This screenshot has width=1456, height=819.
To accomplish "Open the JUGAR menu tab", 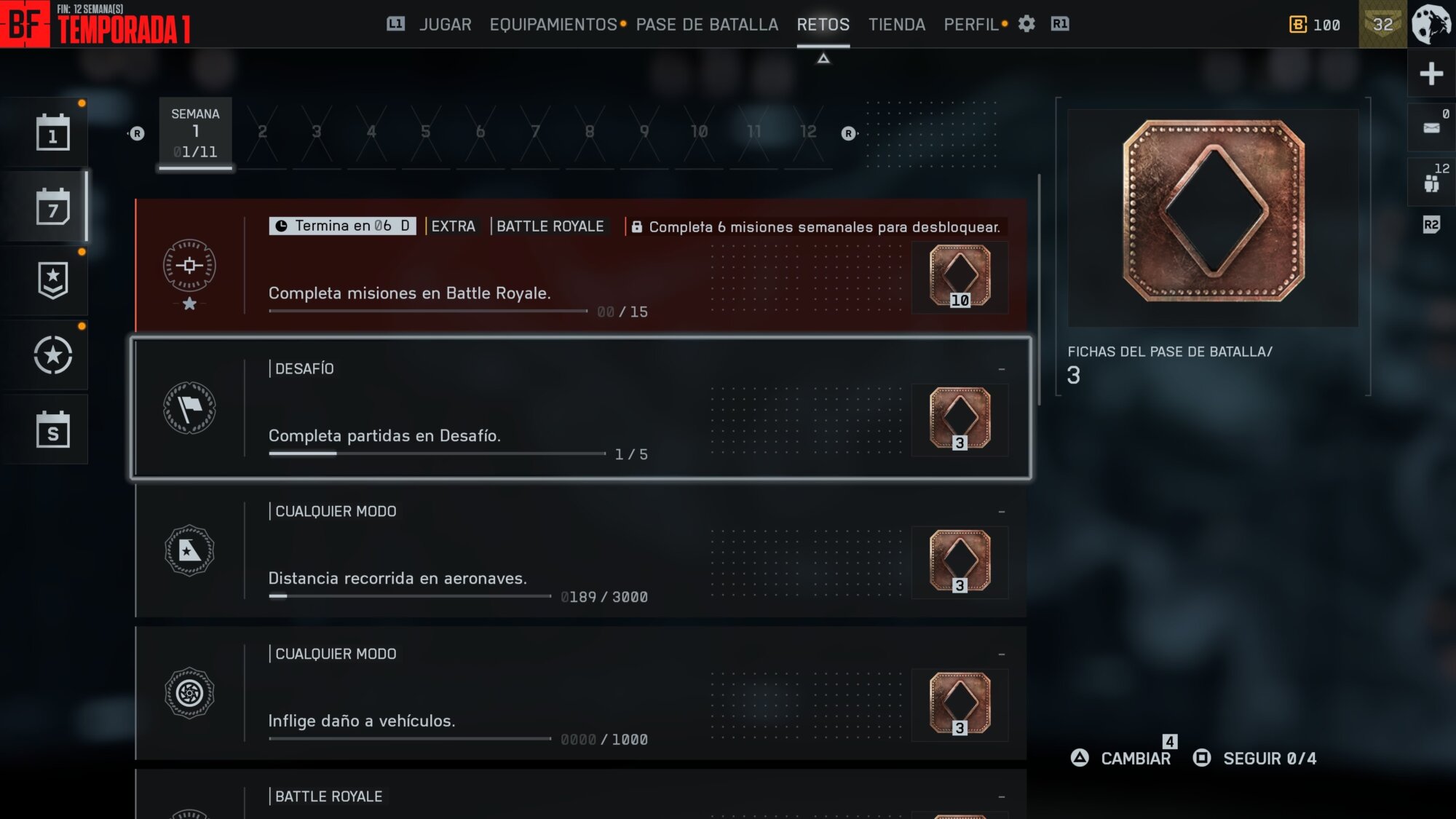I will pyautogui.click(x=445, y=25).
